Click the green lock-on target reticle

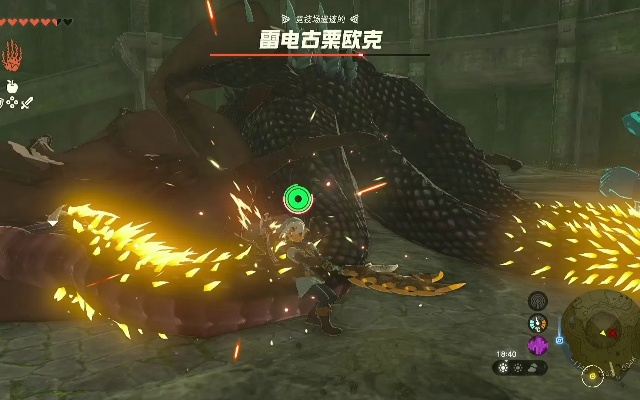(297, 199)
